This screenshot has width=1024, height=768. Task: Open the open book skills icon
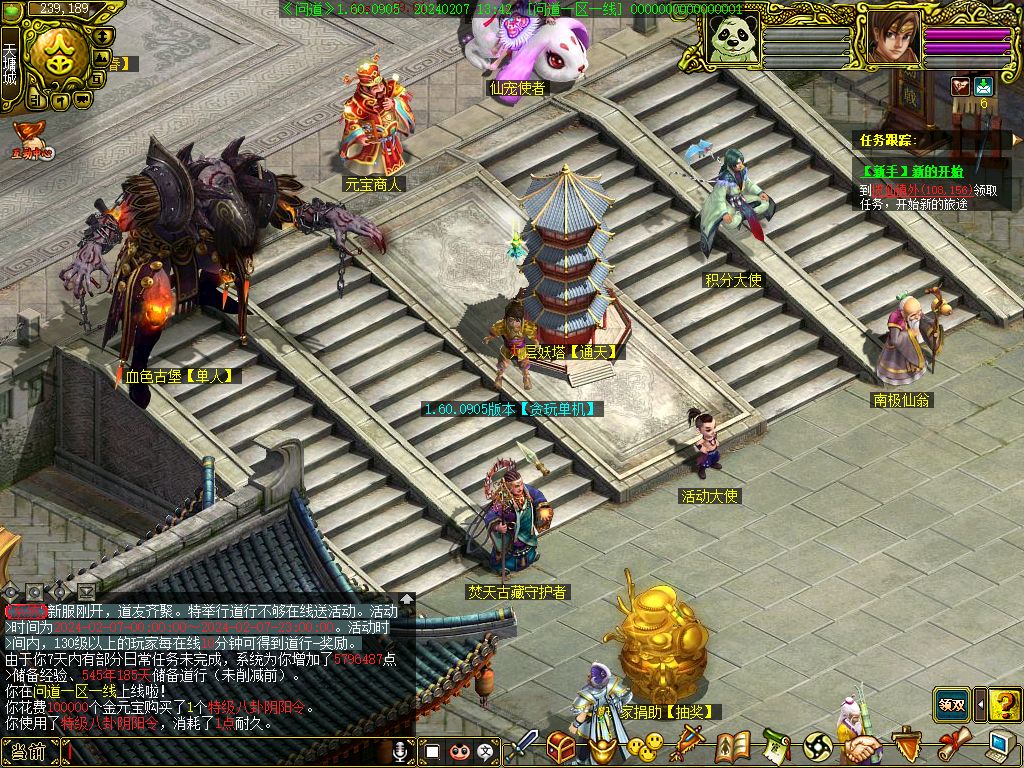732,746
